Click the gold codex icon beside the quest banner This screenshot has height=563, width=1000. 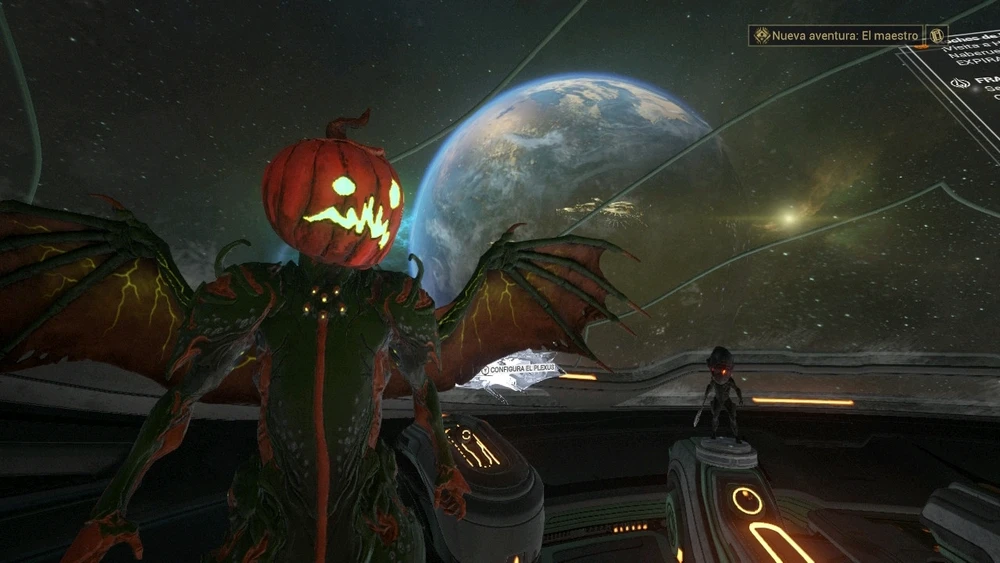coord(937,36)
